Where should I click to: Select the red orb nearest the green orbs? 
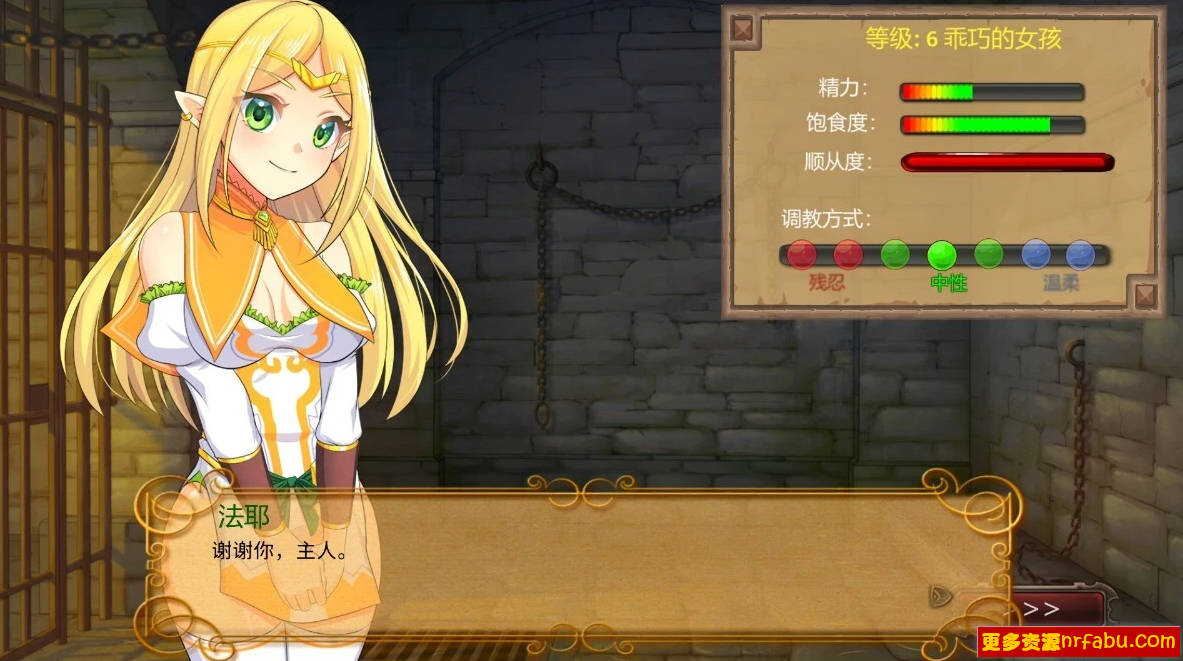coord(848,254)
